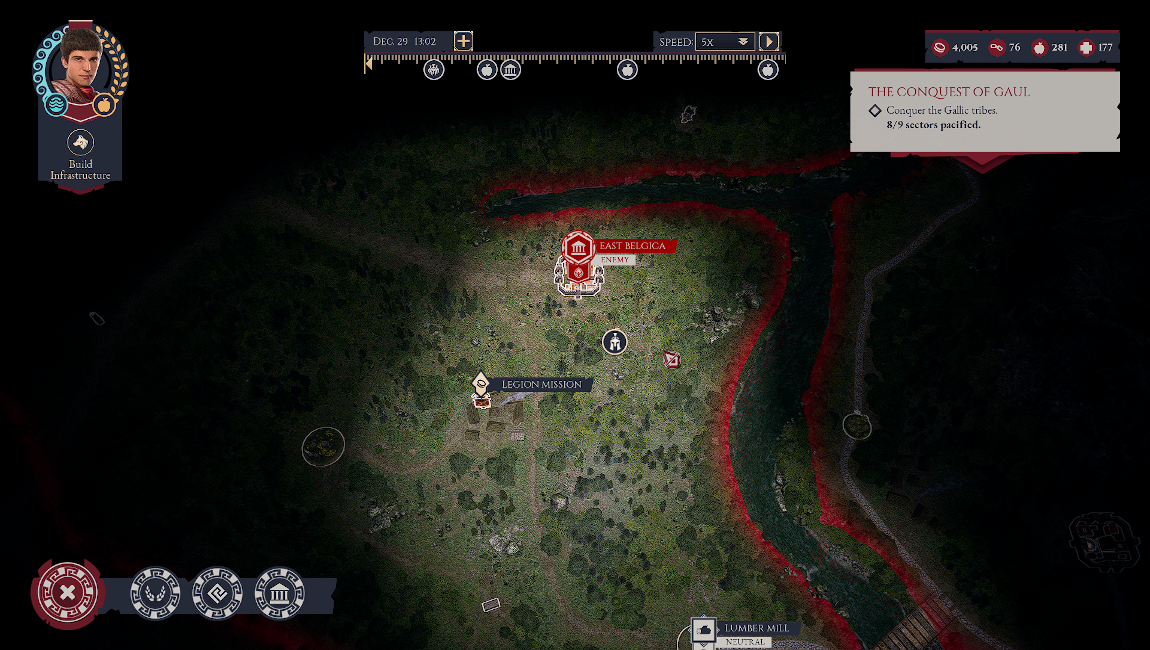
Task: Select the legion helmet event on the timeline
Action: 433,70
